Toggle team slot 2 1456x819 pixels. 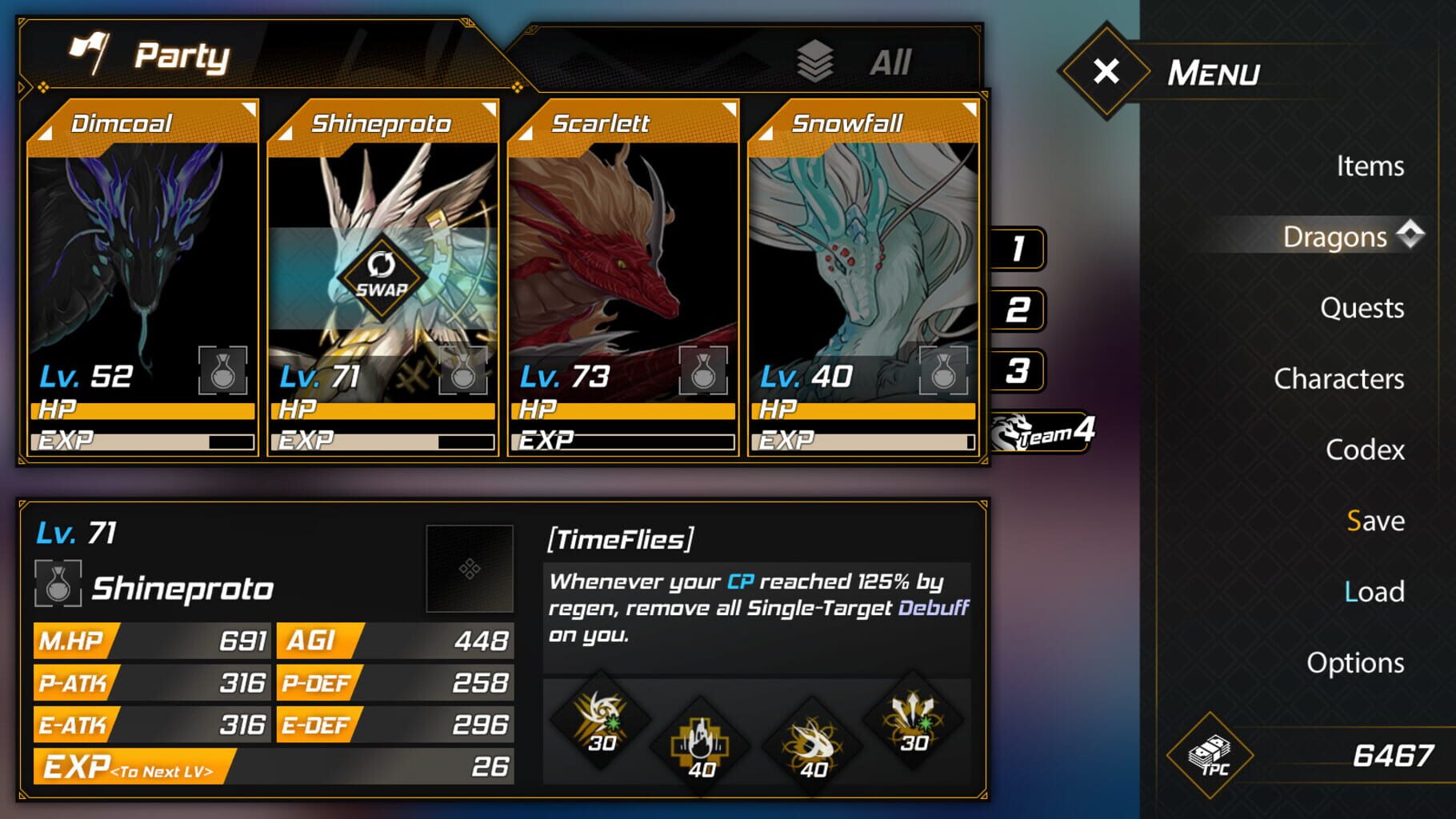coord(1016,310)
